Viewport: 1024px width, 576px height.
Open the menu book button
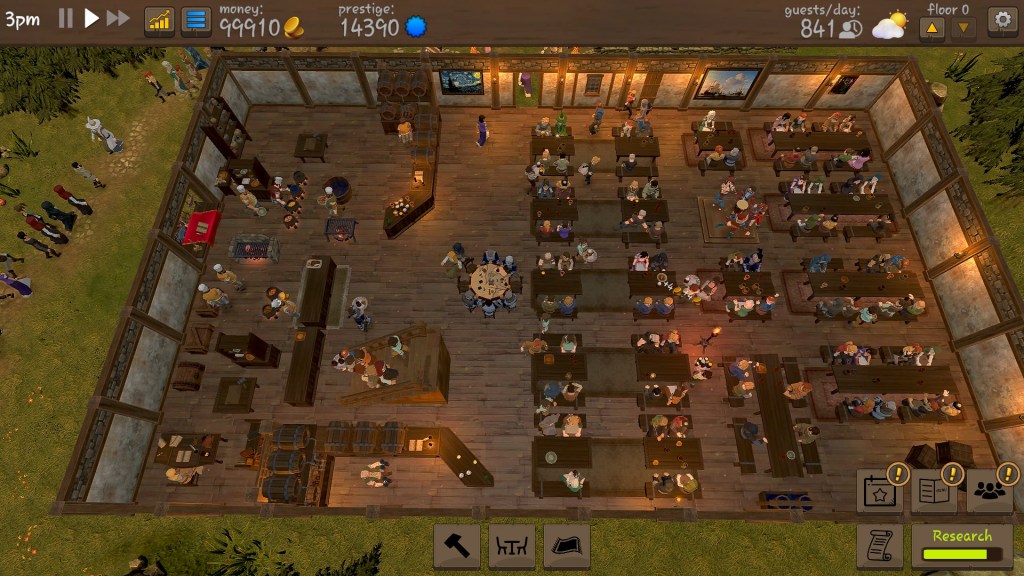pyautogui.click(x=933, y=491)
